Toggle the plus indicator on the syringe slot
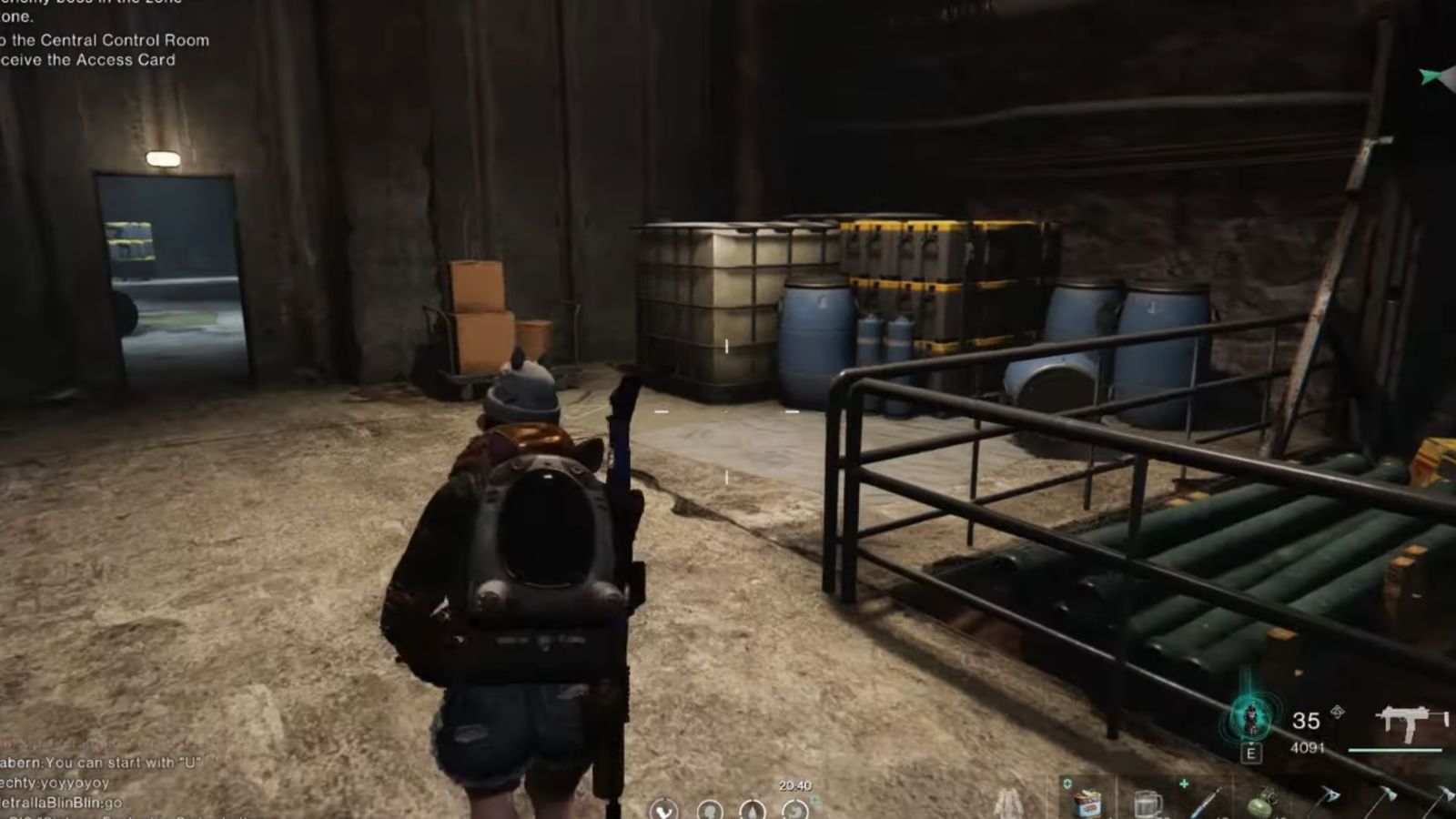The height and width of the screenshot is (819, 1456). pyautogui.click(x=1186, y=782)
